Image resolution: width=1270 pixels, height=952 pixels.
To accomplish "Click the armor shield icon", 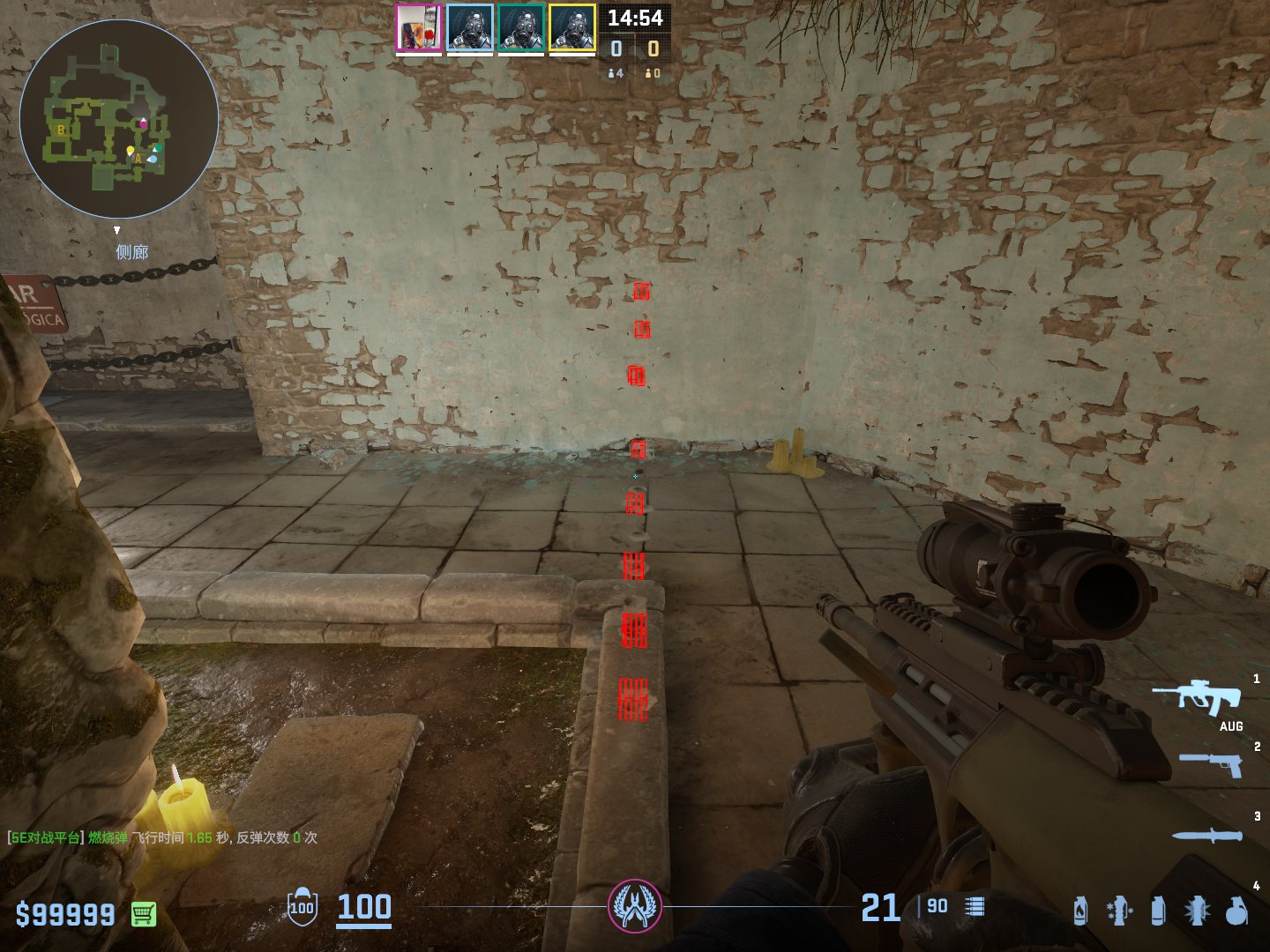I will (303, 907).
